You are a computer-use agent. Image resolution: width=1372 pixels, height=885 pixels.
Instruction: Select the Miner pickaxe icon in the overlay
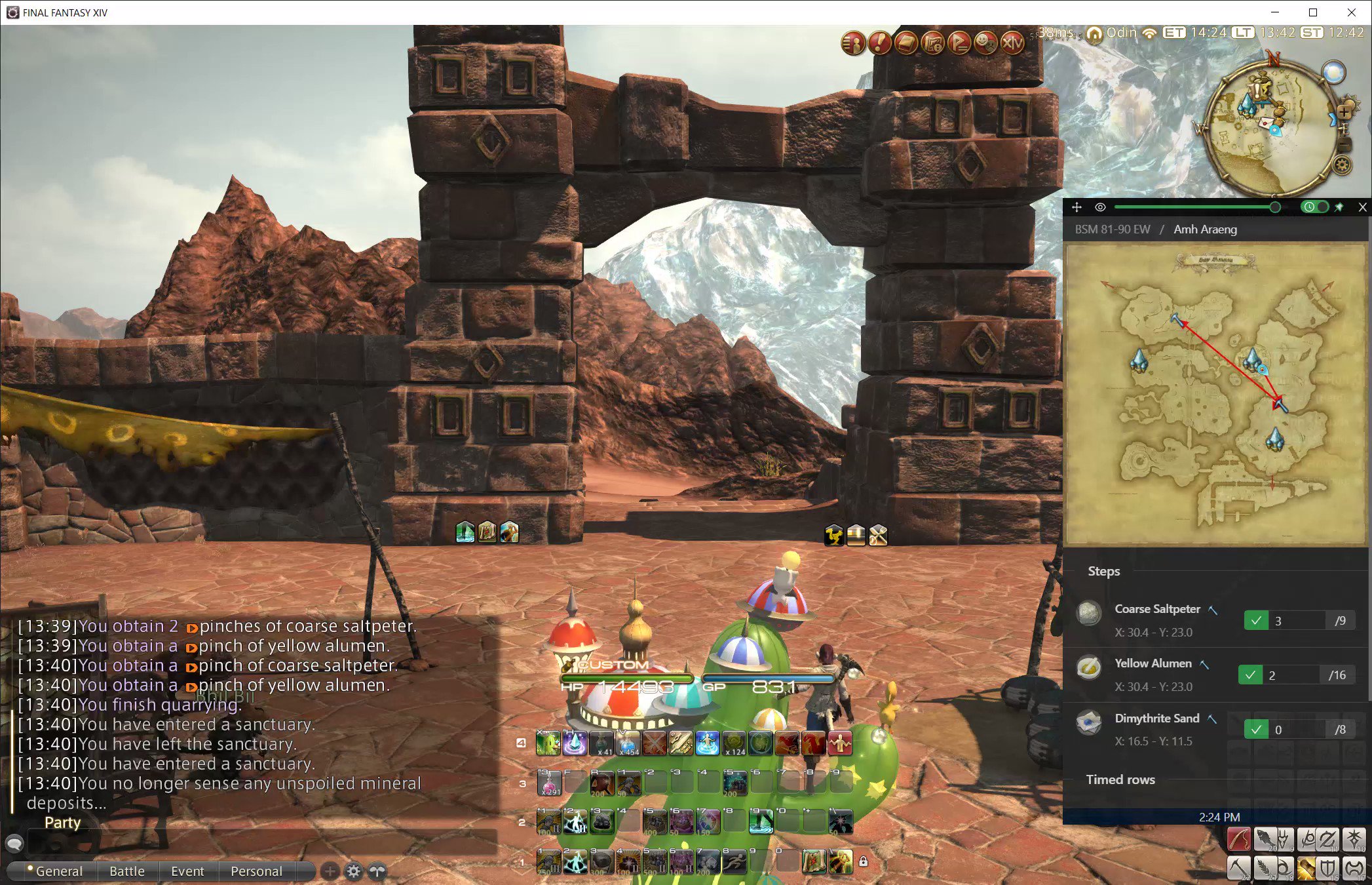[1238, 869]
